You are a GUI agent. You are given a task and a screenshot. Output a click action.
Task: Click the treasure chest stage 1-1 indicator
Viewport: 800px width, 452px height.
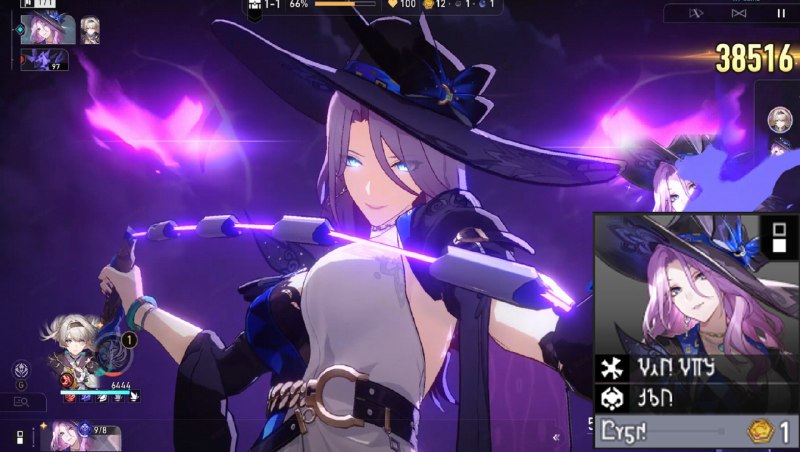click(x=265, y=5)
